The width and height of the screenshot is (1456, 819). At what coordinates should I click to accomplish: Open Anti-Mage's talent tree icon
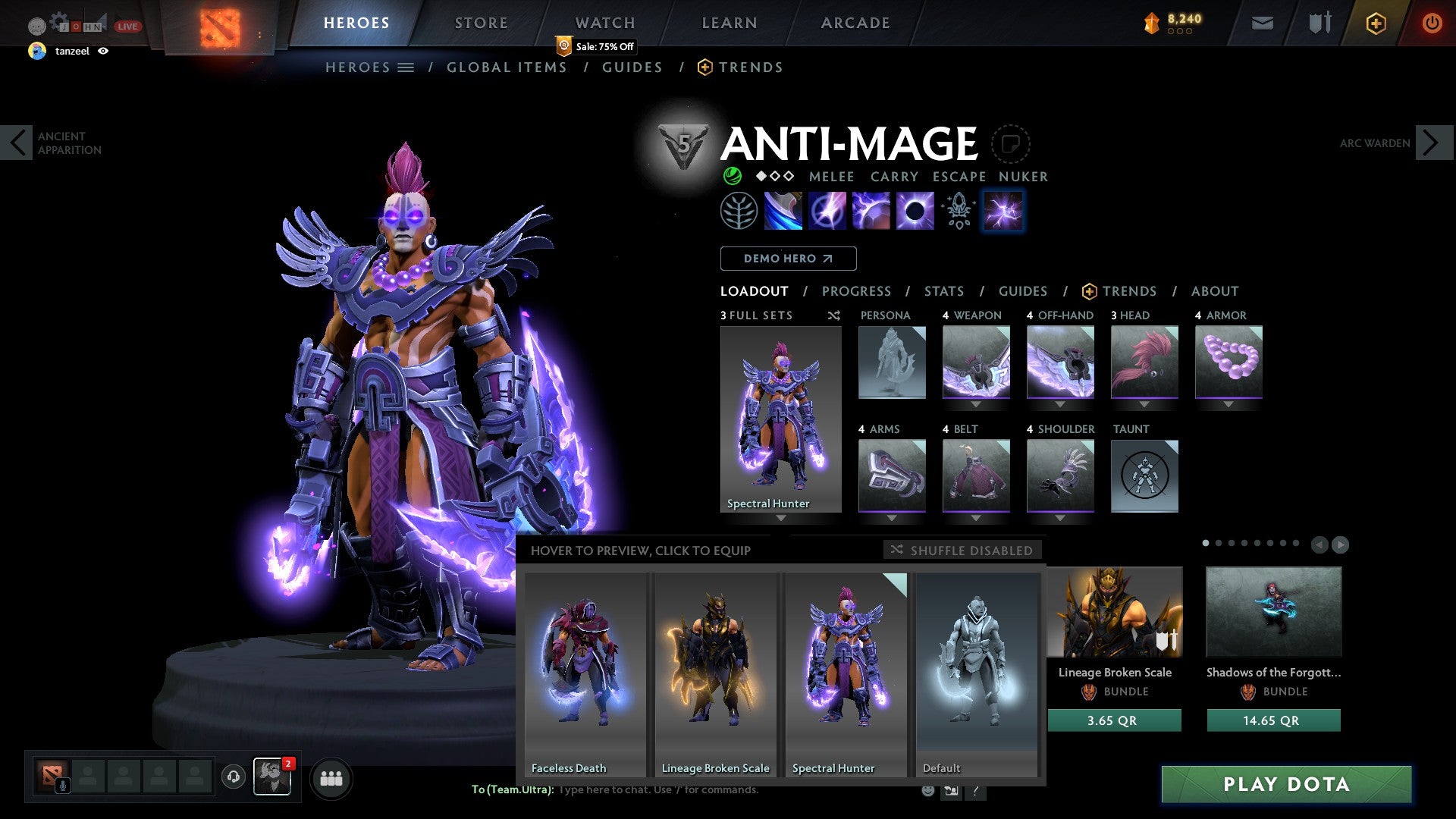pos(739,210)
